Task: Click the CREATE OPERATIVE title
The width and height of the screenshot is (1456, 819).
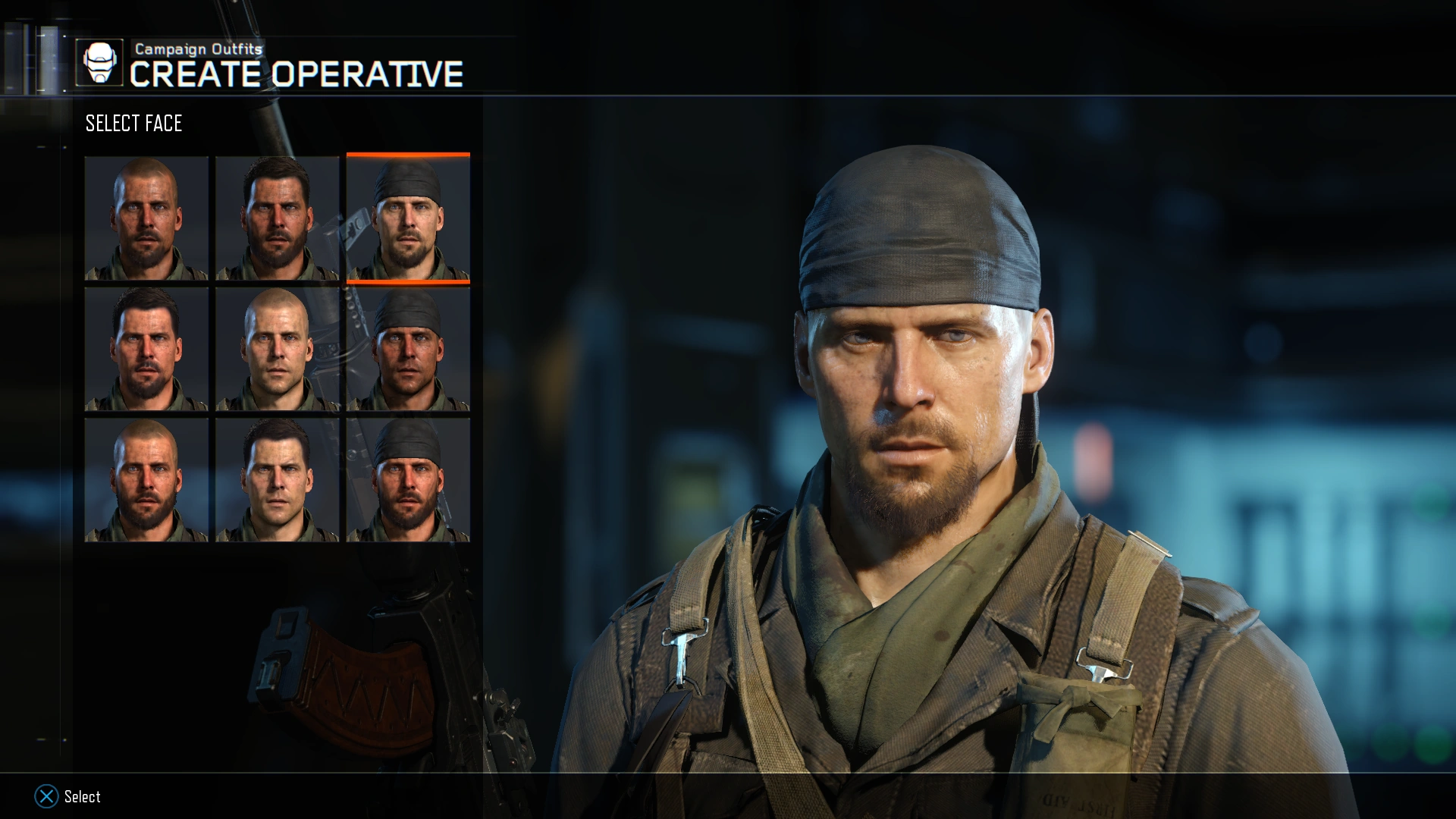Action: (x=296, y=74)
